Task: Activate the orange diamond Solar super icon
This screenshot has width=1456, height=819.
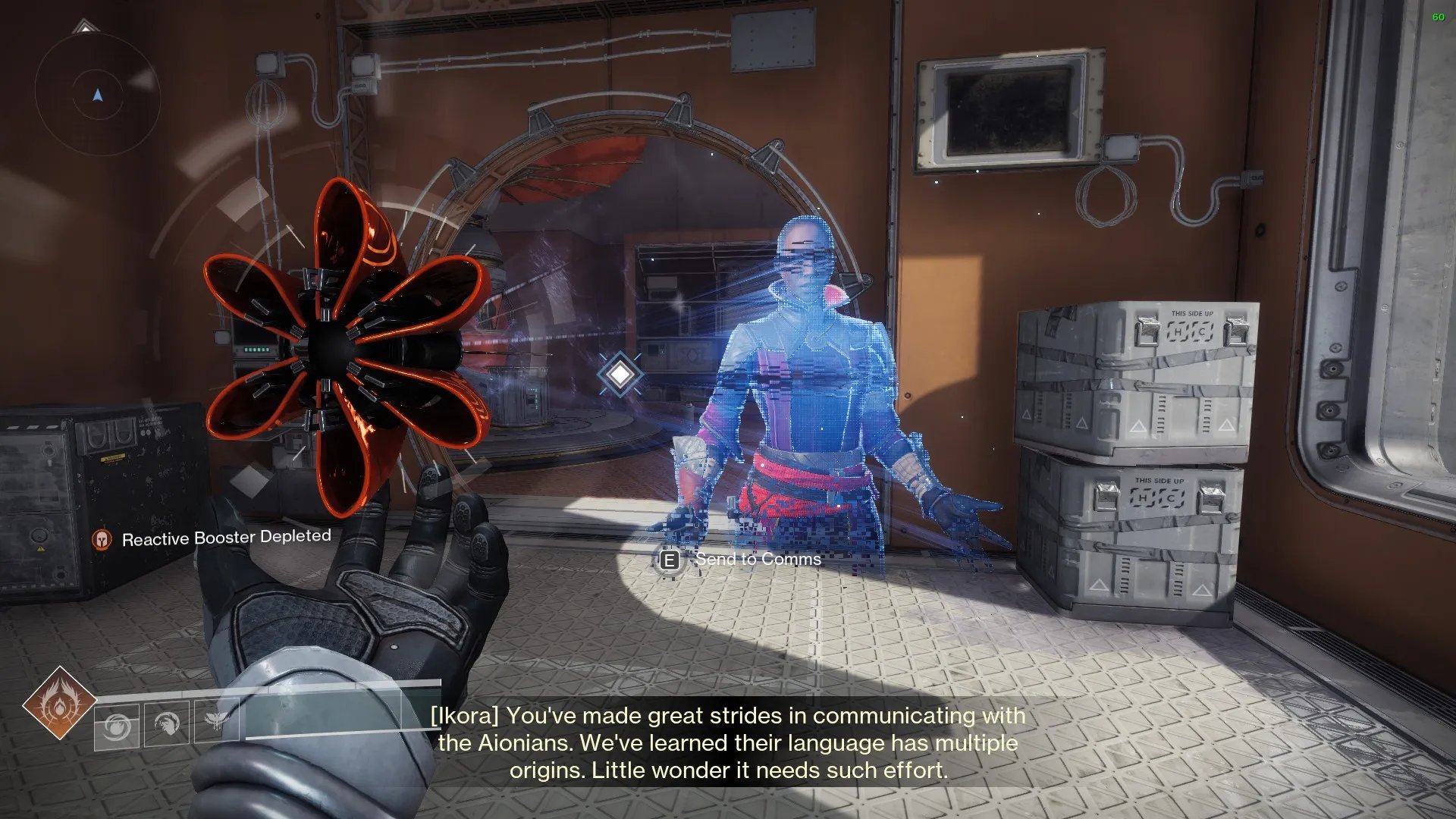Action: [x=59, y=703]
